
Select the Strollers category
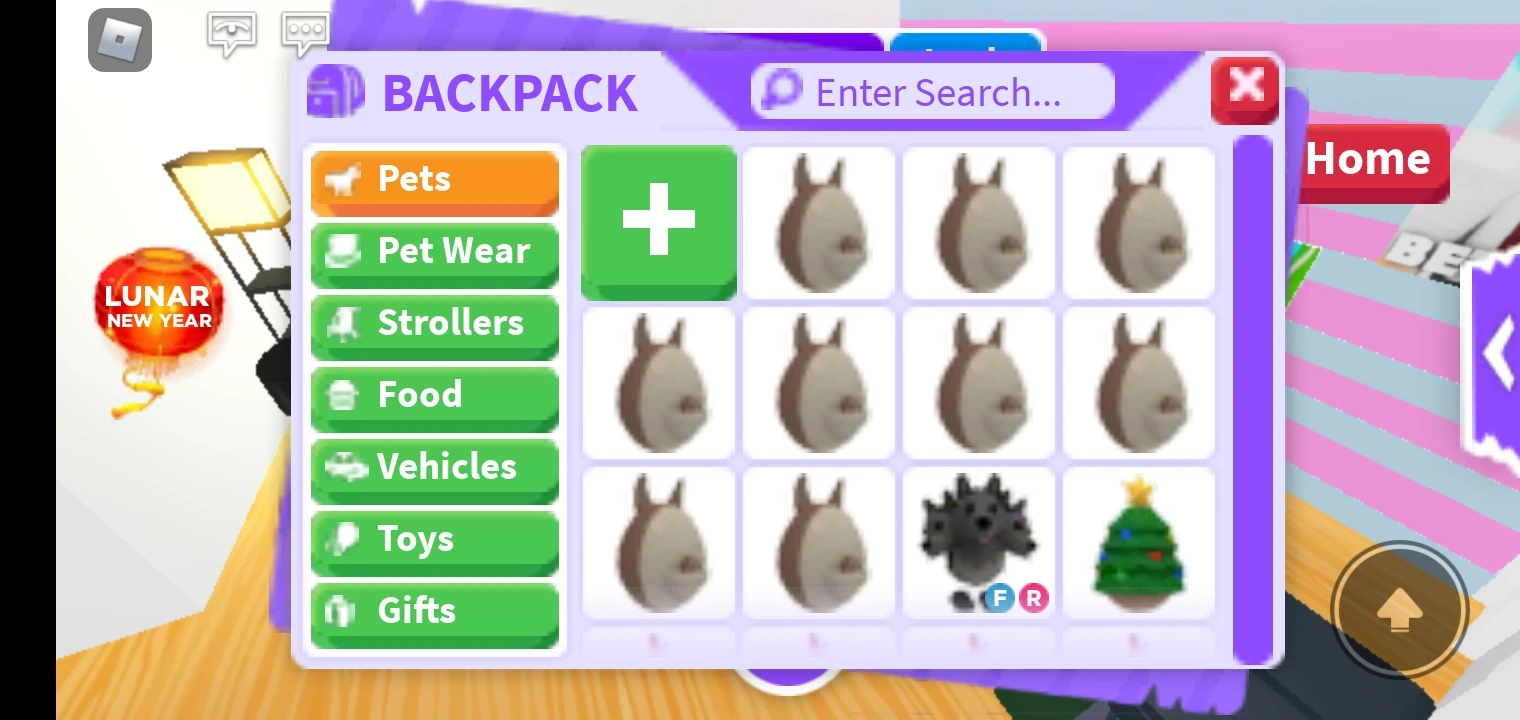pos(435,323)
